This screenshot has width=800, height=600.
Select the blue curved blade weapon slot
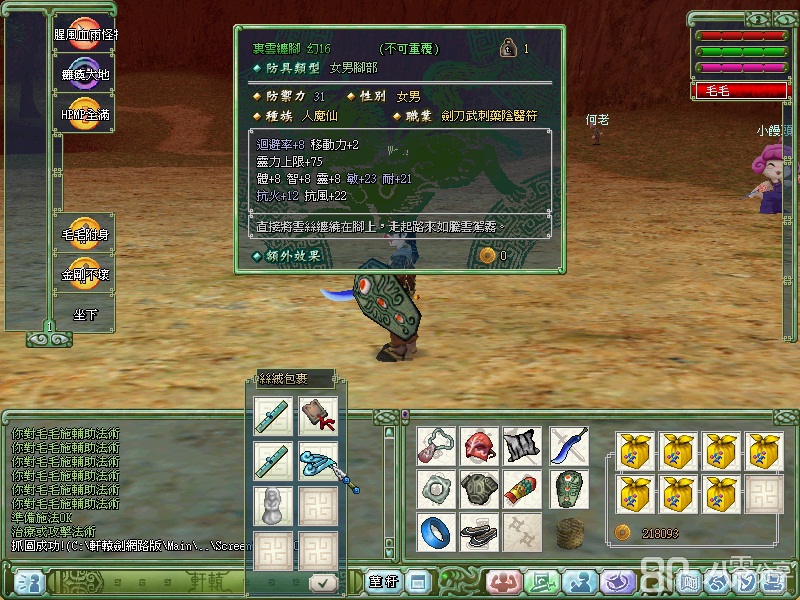(568, 447)
